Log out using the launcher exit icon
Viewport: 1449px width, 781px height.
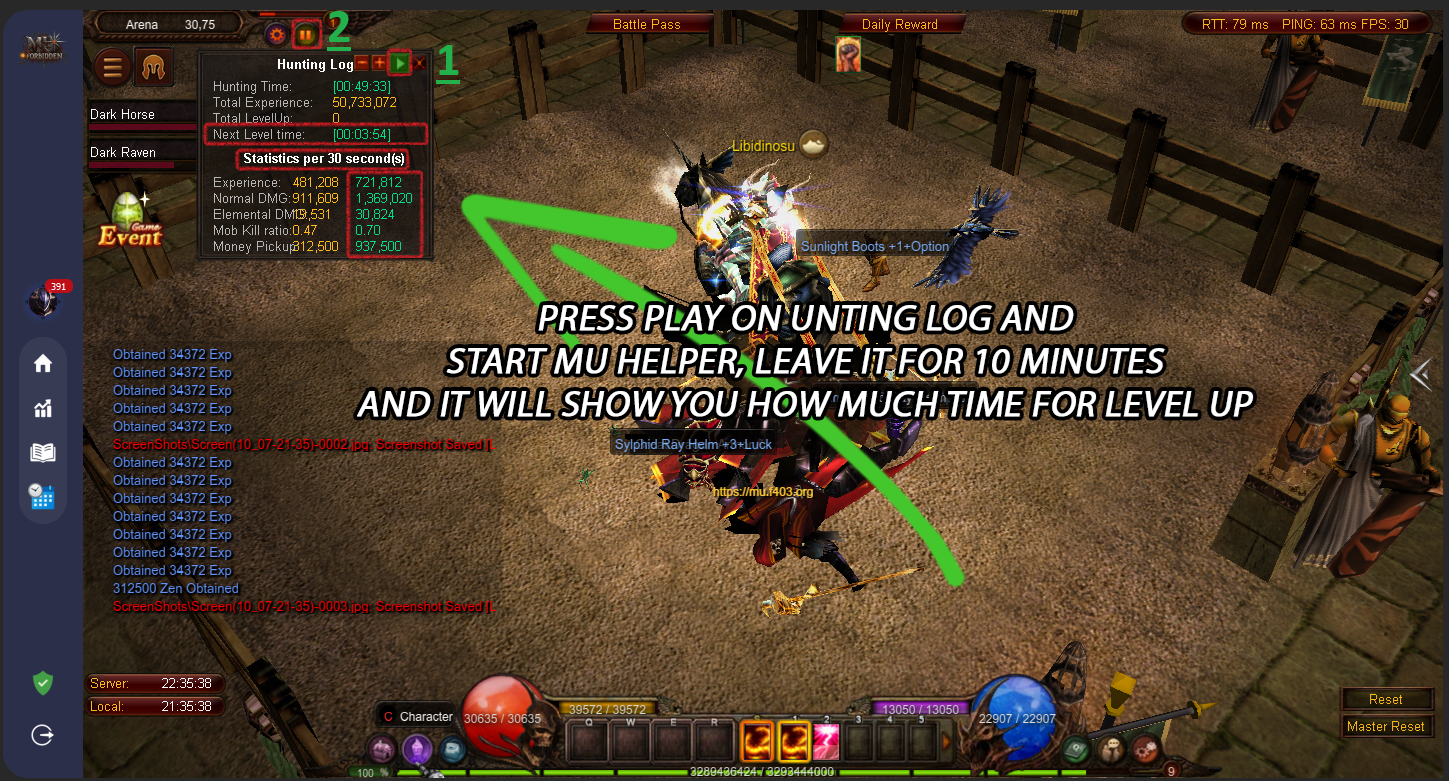click(x=42, y=735)
